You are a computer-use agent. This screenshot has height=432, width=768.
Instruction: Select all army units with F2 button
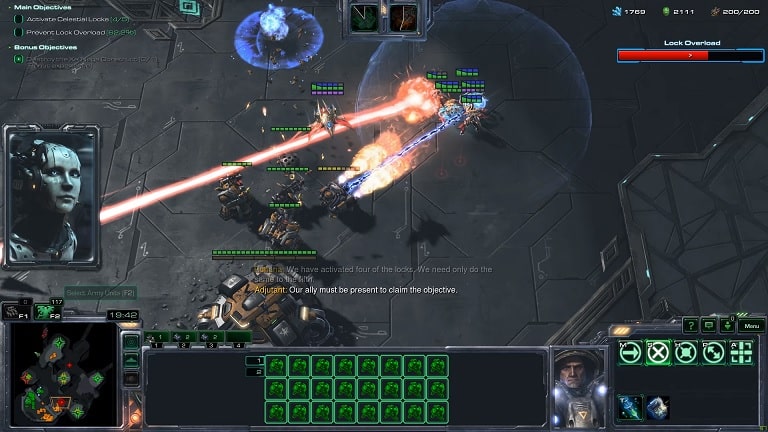46,312
